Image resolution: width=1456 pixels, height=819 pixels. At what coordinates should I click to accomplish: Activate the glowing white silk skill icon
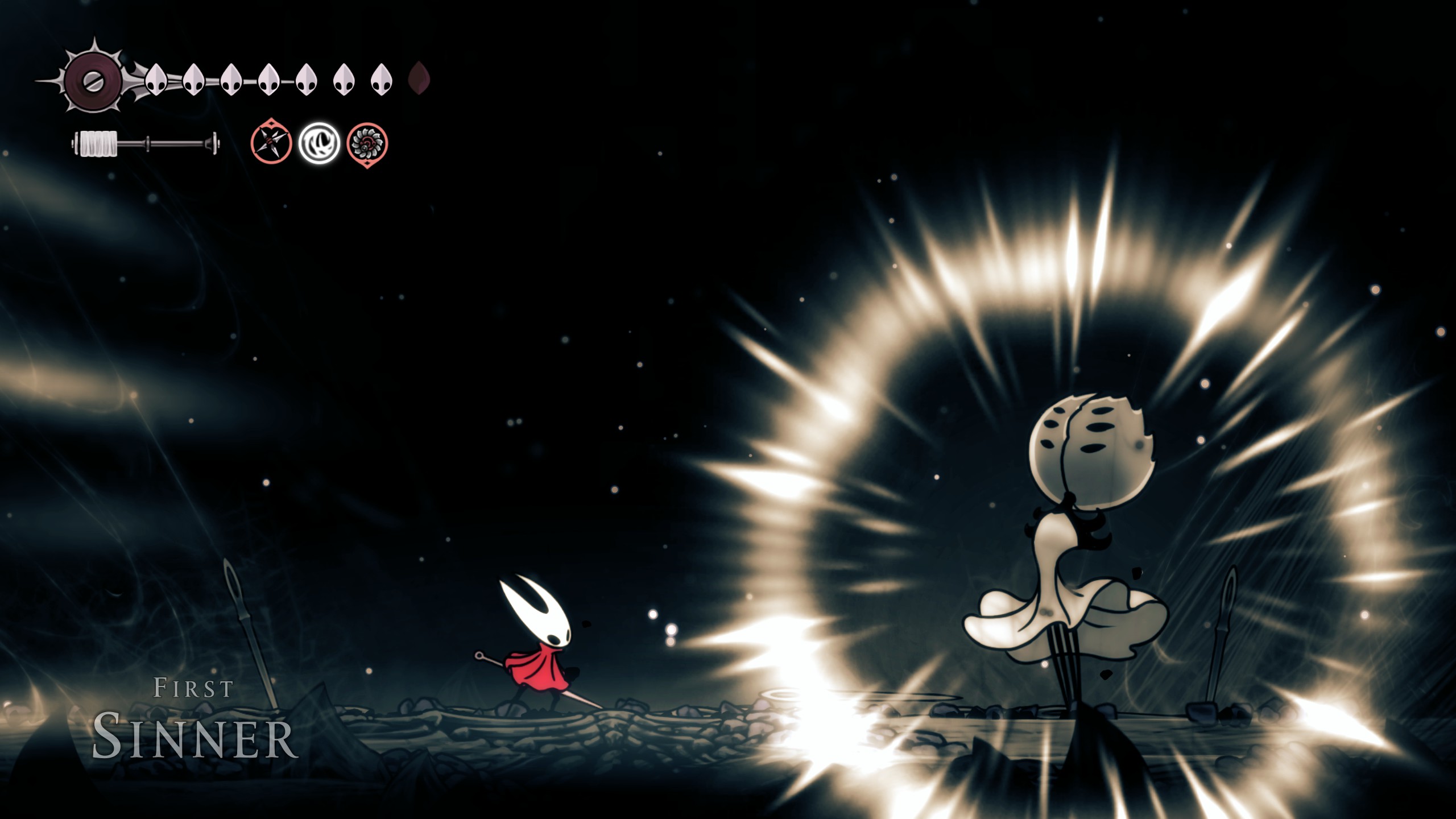pyautogui.click(x=320, y=143)
